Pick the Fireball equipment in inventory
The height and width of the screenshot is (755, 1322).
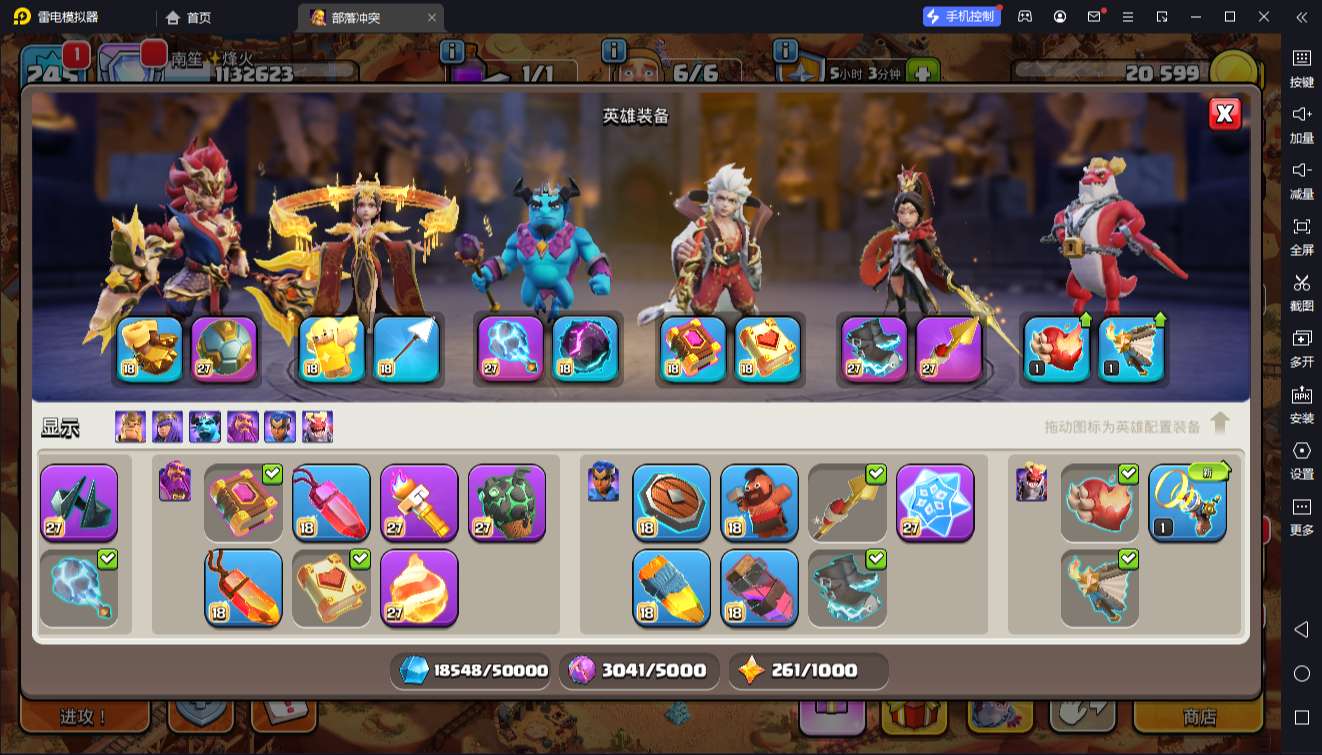tap(419, 587)
